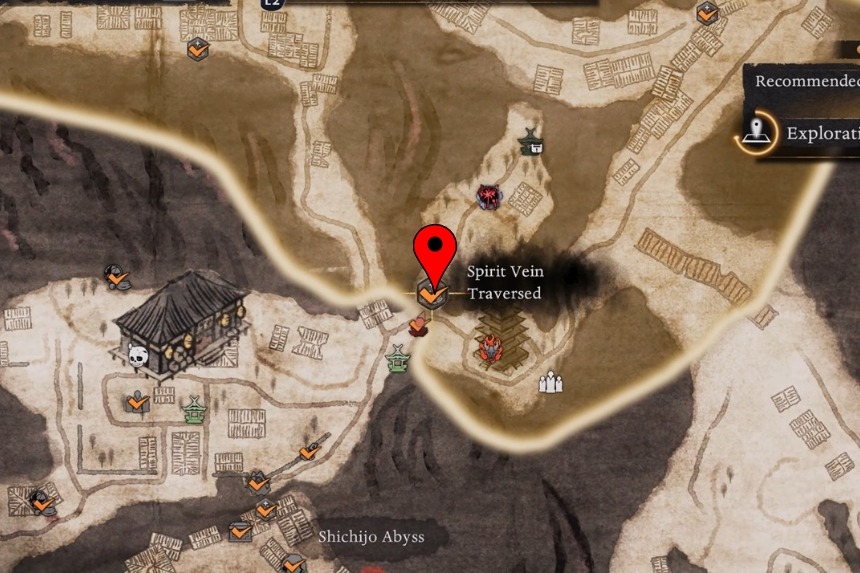This screenshot has width=860, height=573.
Task: Click the white group-of-figures marker
Action: pyautogui.click(x=550, y=382)
